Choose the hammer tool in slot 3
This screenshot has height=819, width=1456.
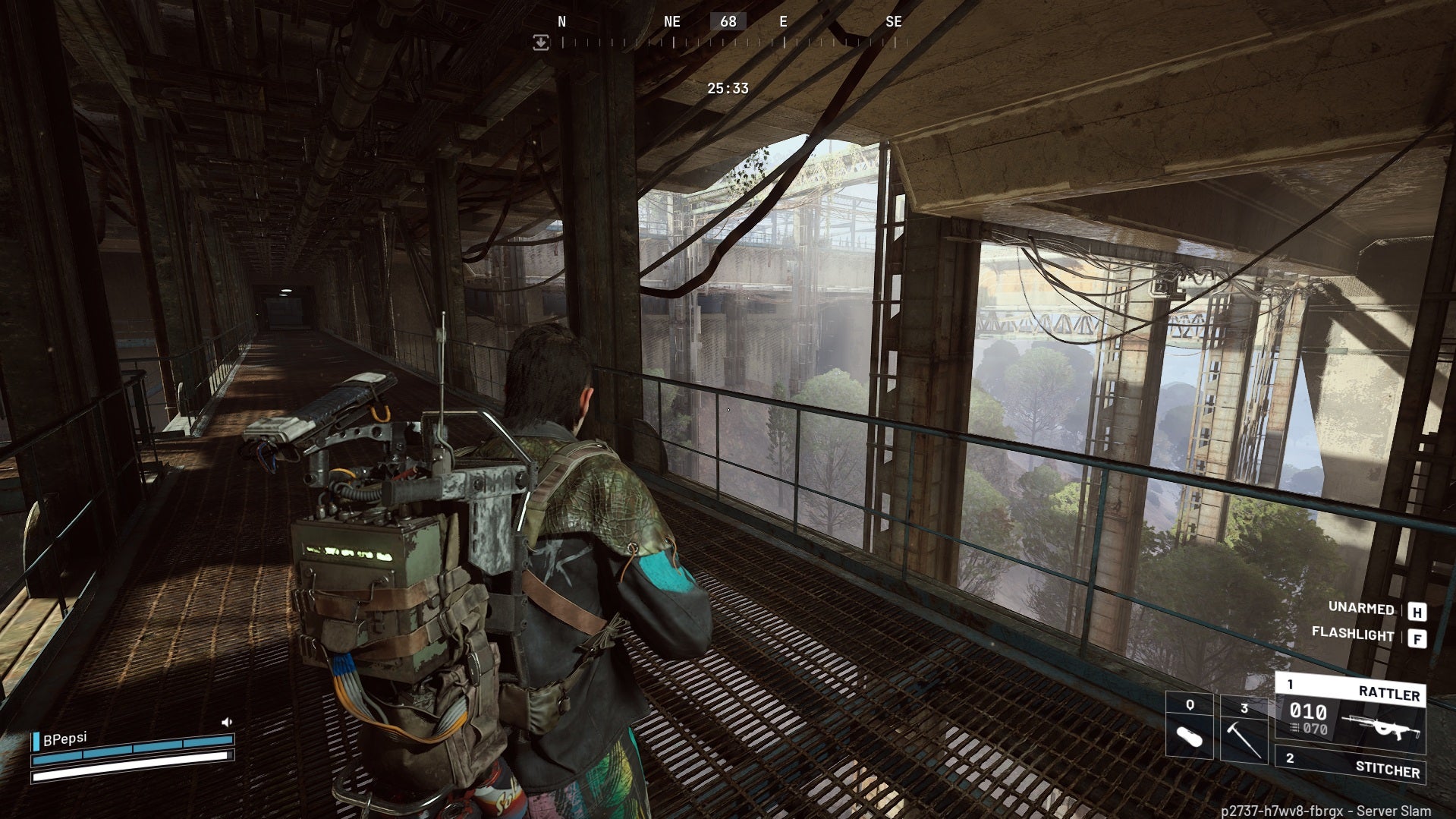click(x=1244, y=729)
